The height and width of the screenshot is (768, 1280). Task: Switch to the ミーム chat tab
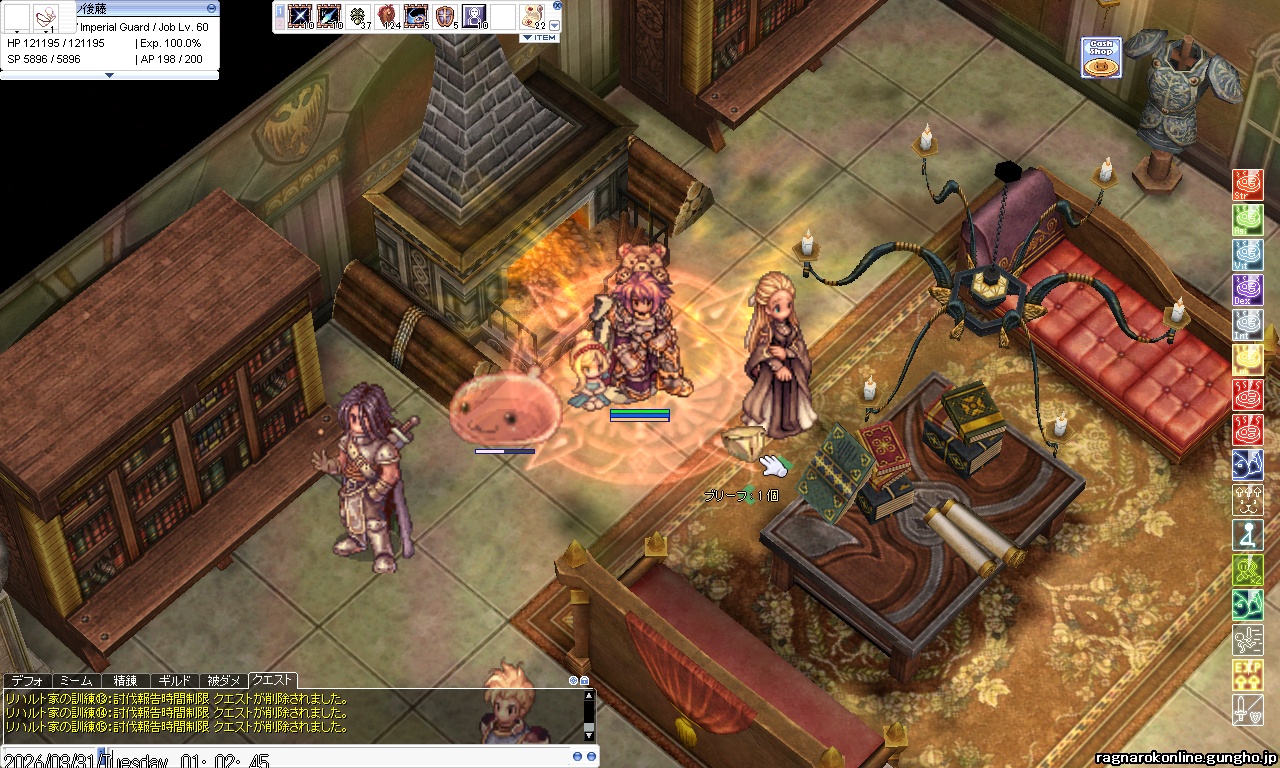pyautogui.click(x=76, y=680)
